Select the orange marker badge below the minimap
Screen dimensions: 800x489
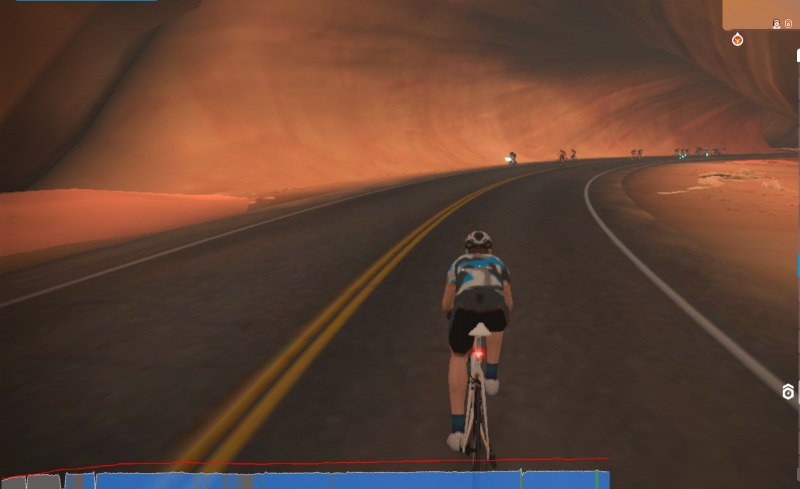(737, 40)
